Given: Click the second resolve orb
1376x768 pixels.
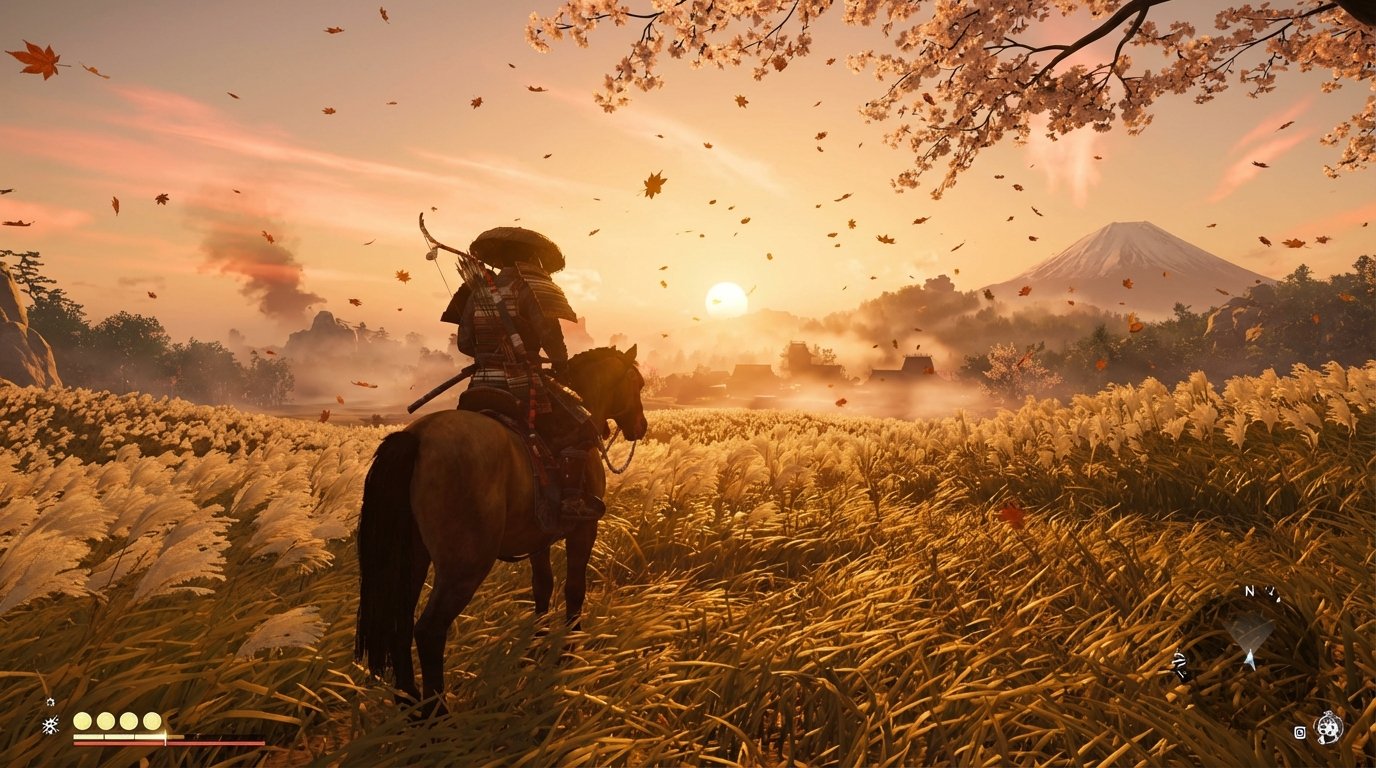Looking at the screenshot, I should coord(106,721).
